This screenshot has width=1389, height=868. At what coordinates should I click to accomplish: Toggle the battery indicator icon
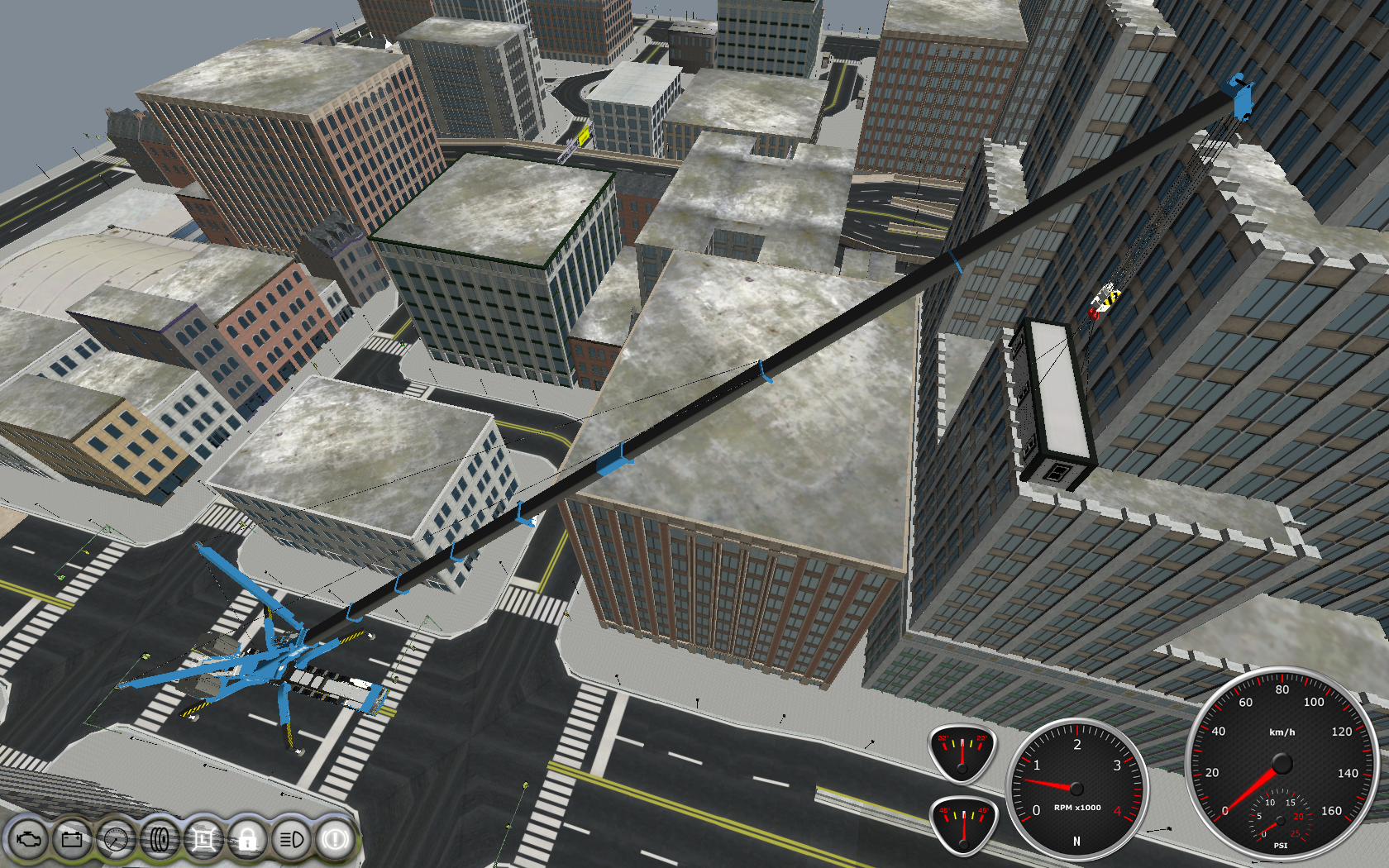click(72, 840)
